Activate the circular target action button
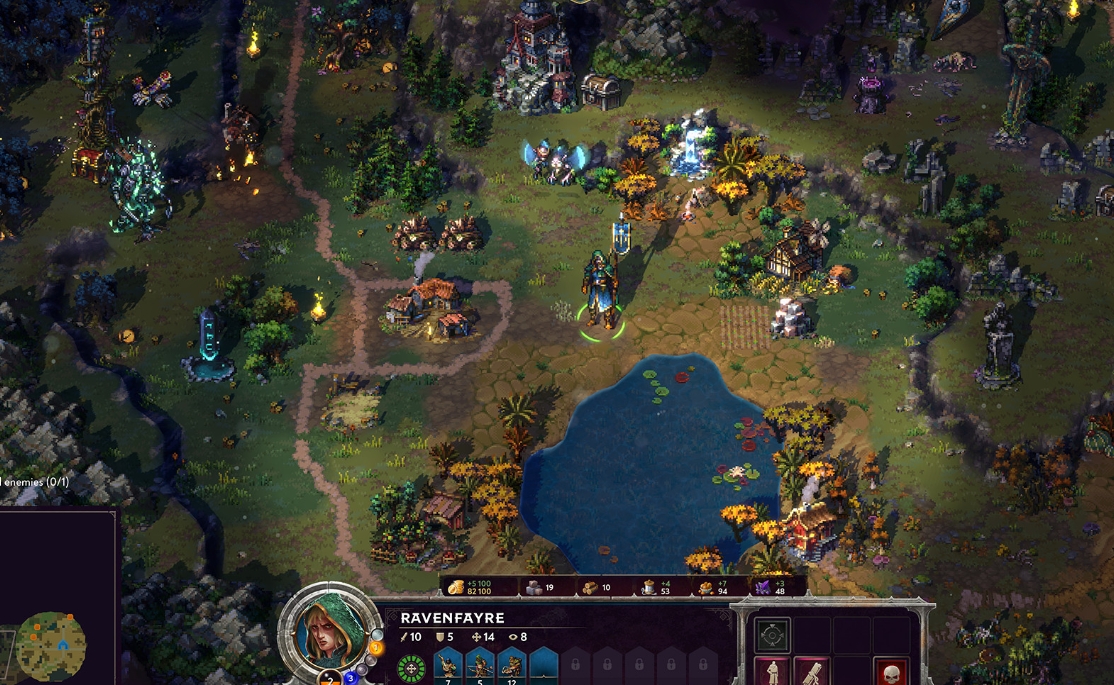The width and height of the screenshot is (1114, 685). 772,635
